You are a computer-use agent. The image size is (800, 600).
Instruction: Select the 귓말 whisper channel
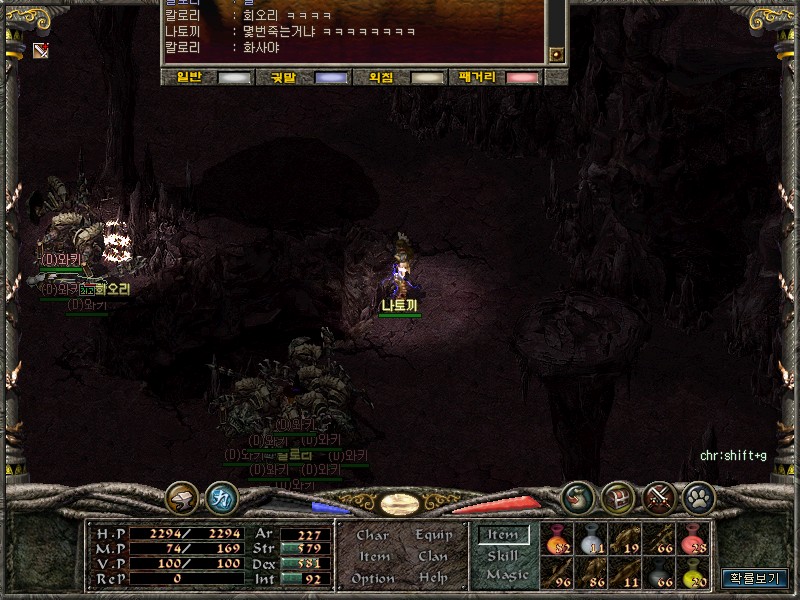[x=303, y=77]
